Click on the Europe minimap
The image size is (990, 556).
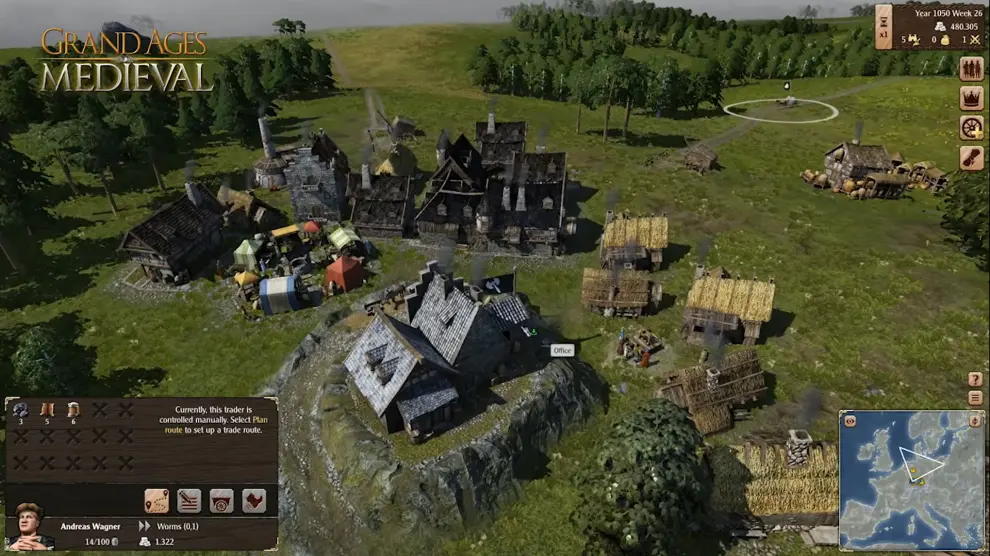[912, 480]
